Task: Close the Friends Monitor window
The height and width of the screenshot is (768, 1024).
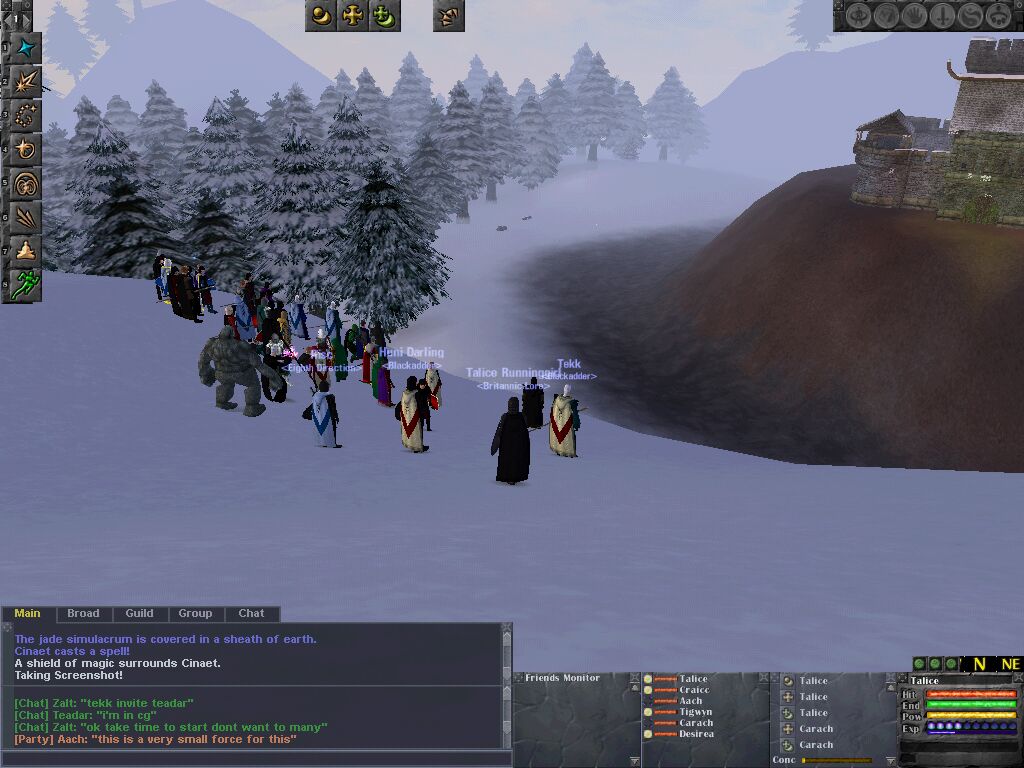Action: 632,679
